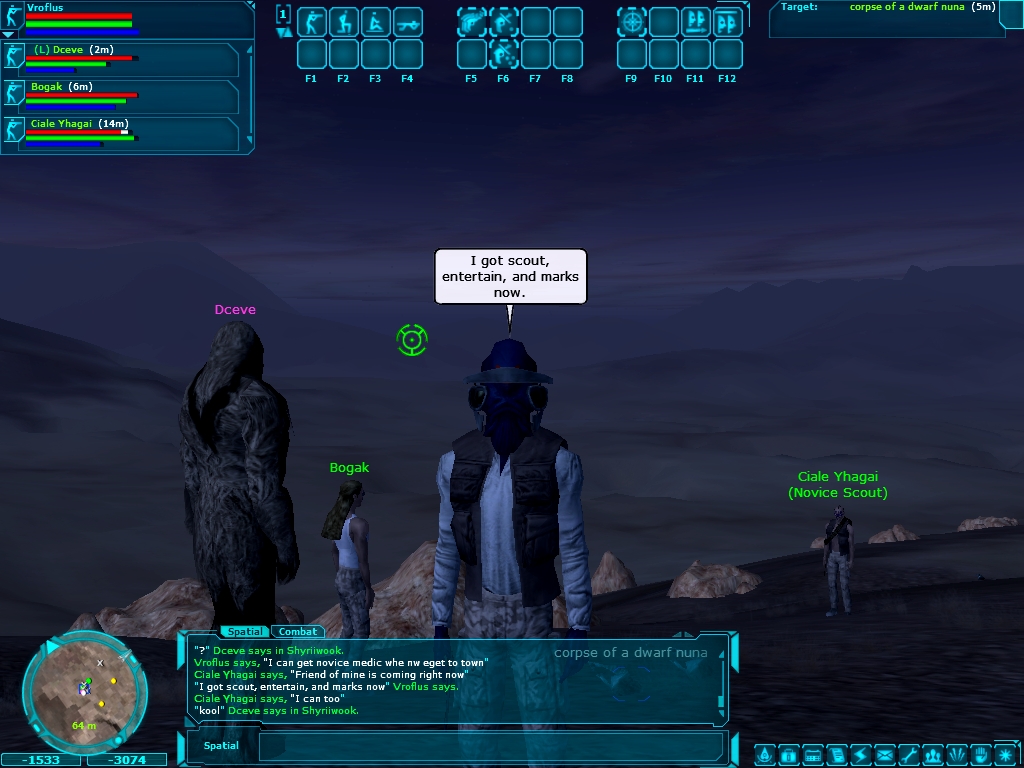
Task: Click the open hand menu icon
Action: [981, 754]
